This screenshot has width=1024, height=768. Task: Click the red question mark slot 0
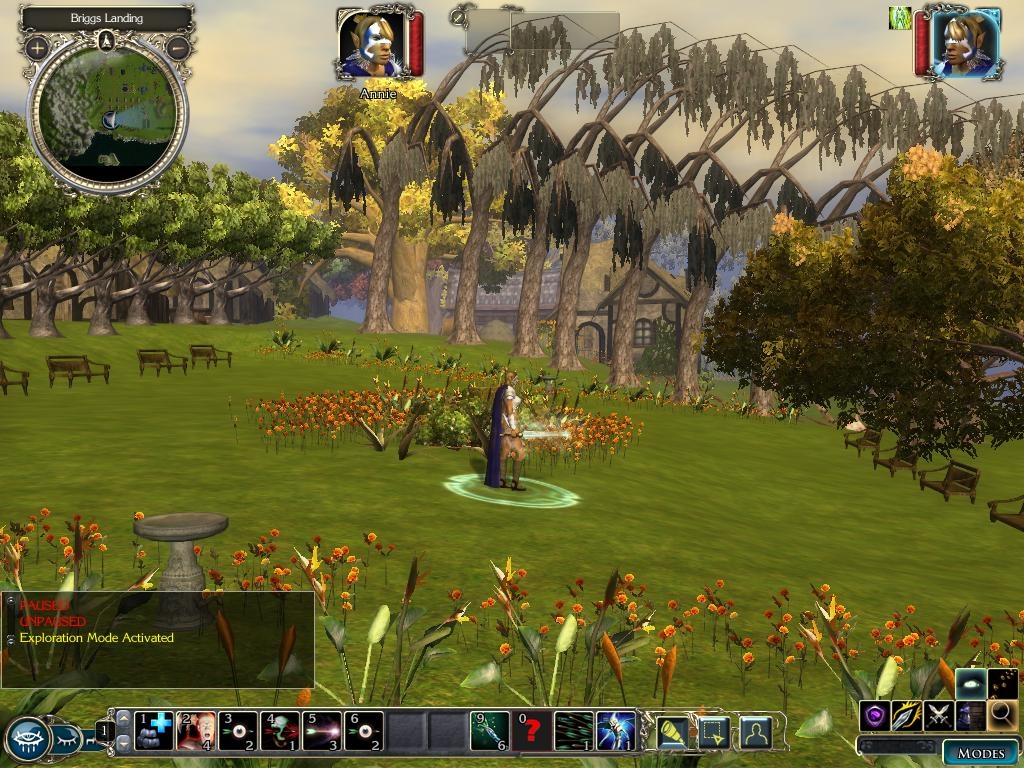(x=532, y=731)
